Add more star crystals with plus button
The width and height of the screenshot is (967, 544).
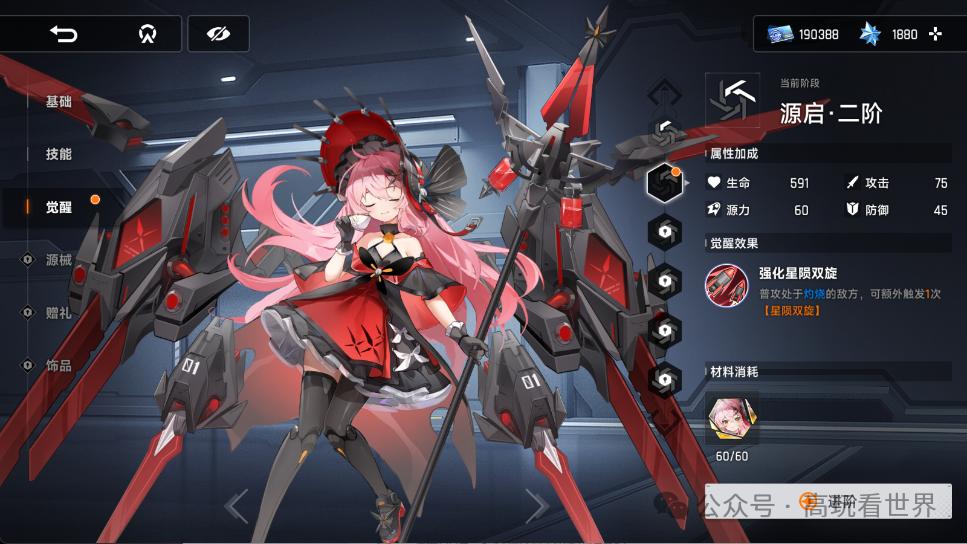935,34
